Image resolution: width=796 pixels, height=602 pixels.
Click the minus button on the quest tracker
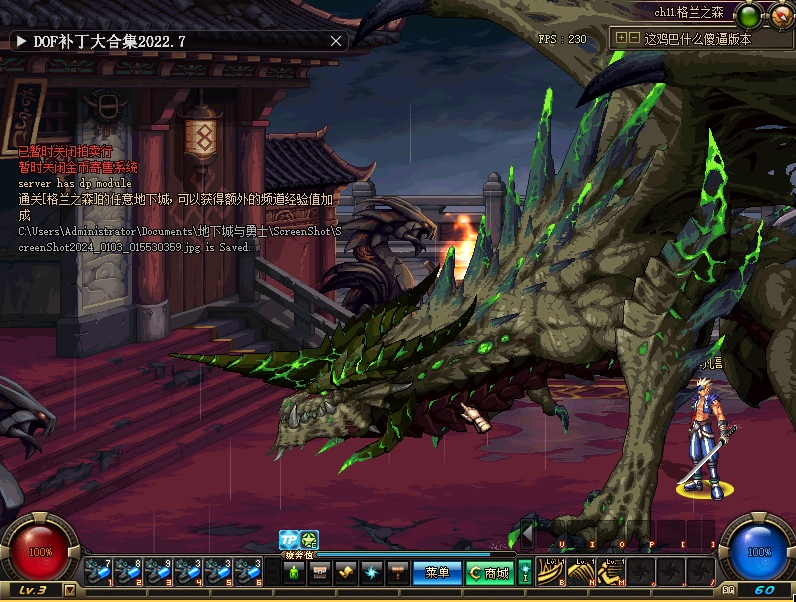tap(634, 37)
